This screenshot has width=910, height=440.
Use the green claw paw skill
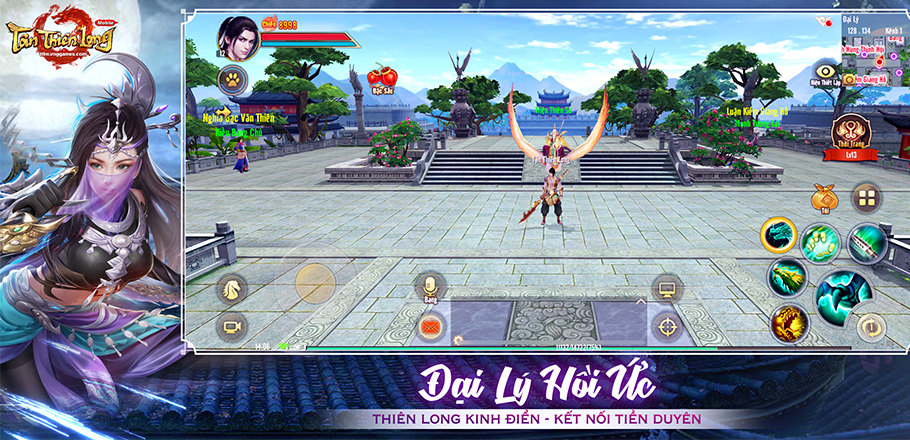[820, 242]
